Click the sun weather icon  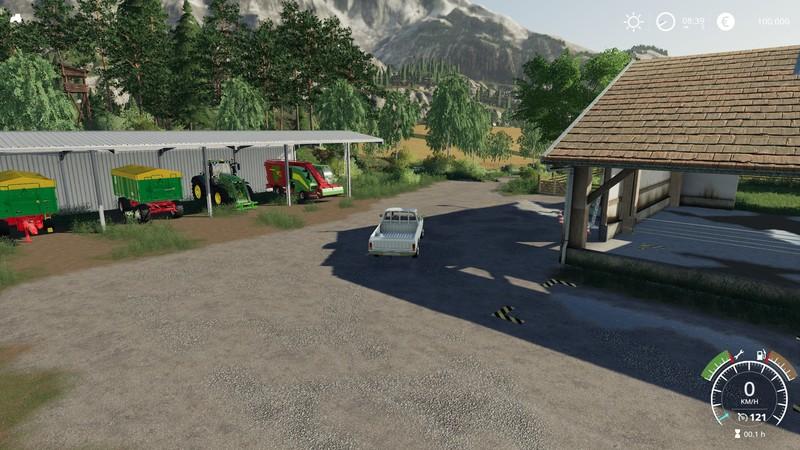[633, 21]
